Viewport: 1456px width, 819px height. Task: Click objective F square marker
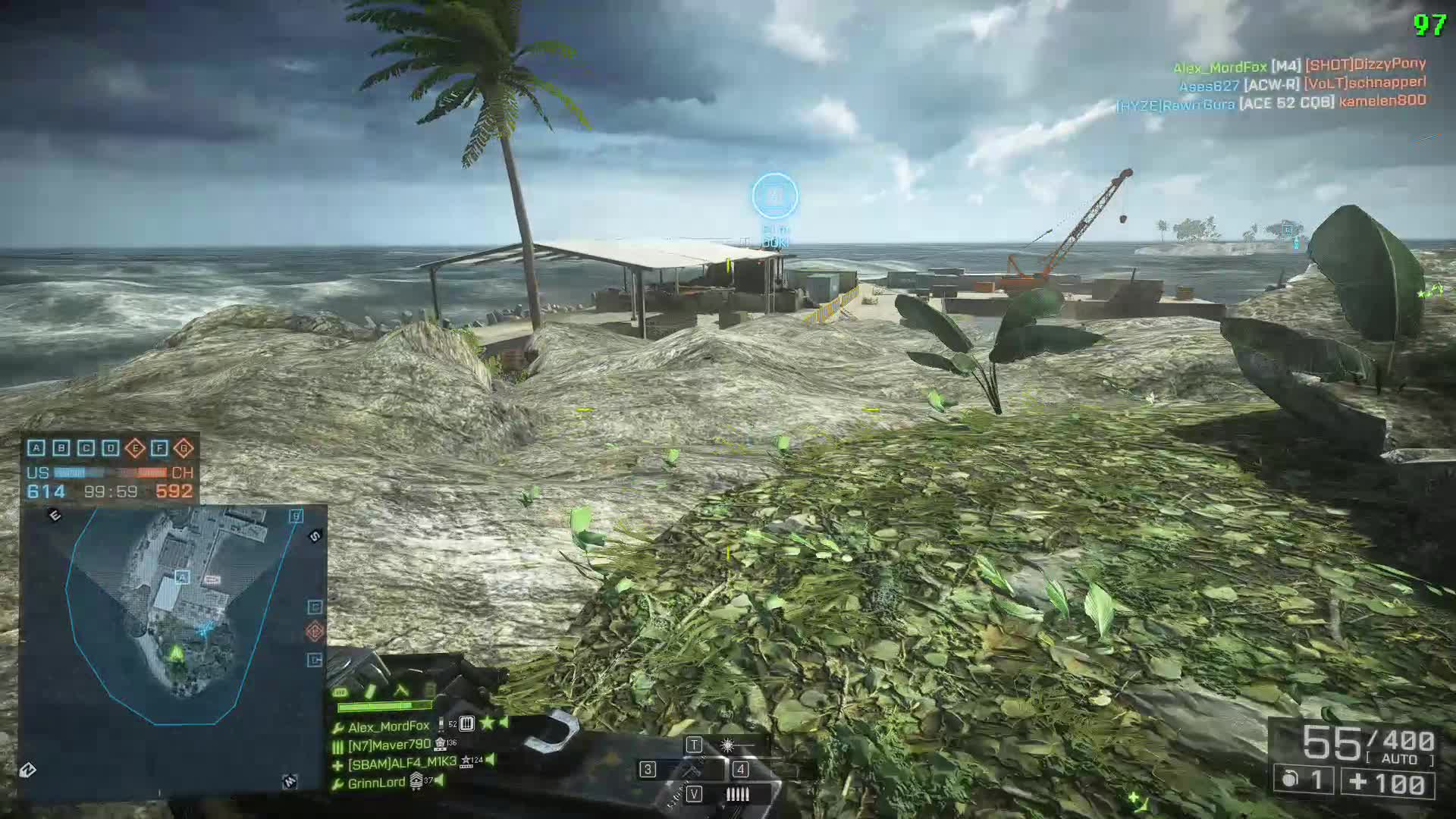point(158,448)
